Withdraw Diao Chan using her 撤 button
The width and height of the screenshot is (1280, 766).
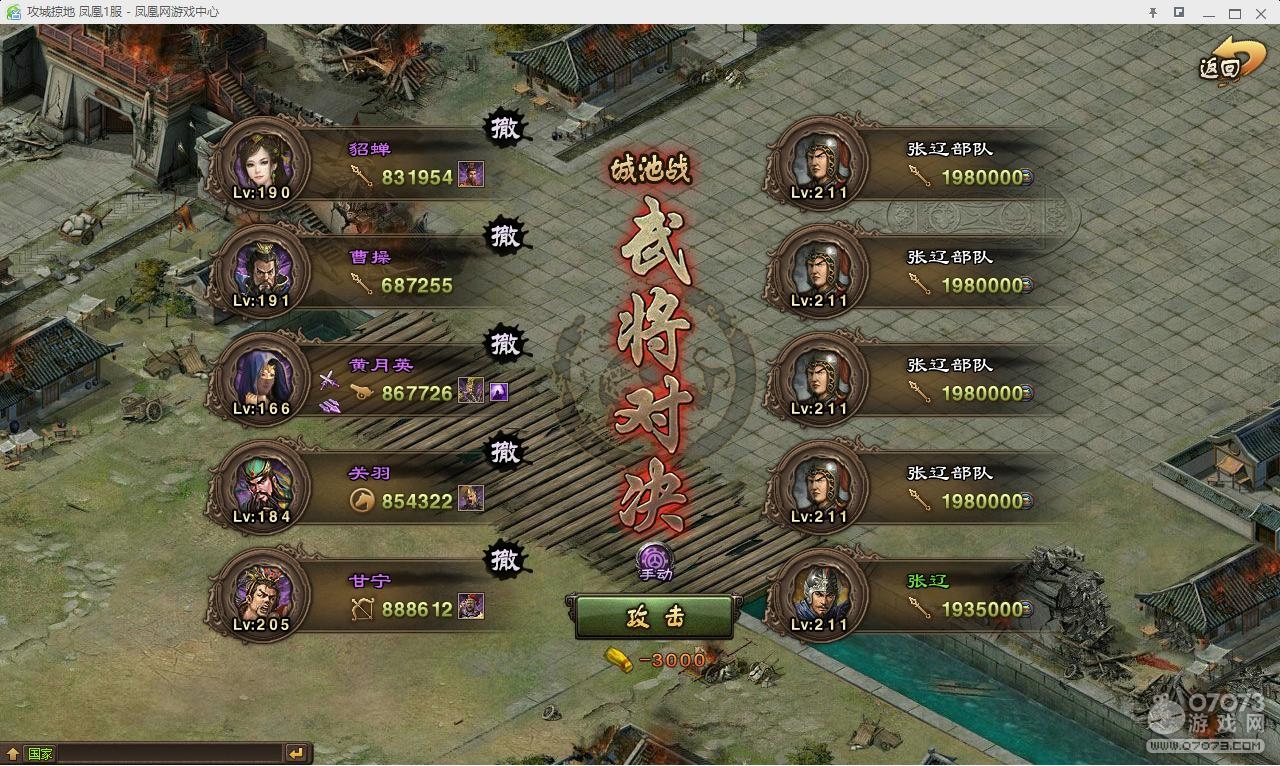coord(505,128)
